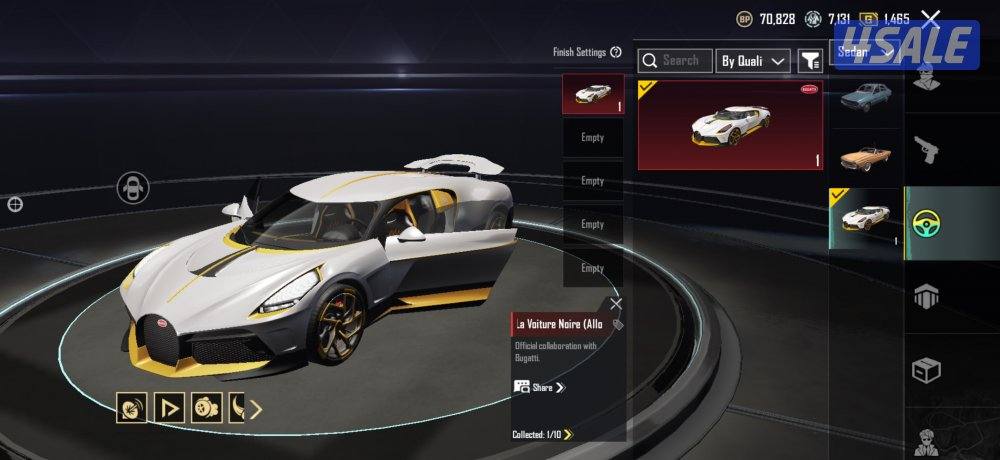
Task: Choose the blue sedan vehicle thumbnail
Action: click(866, 96)
